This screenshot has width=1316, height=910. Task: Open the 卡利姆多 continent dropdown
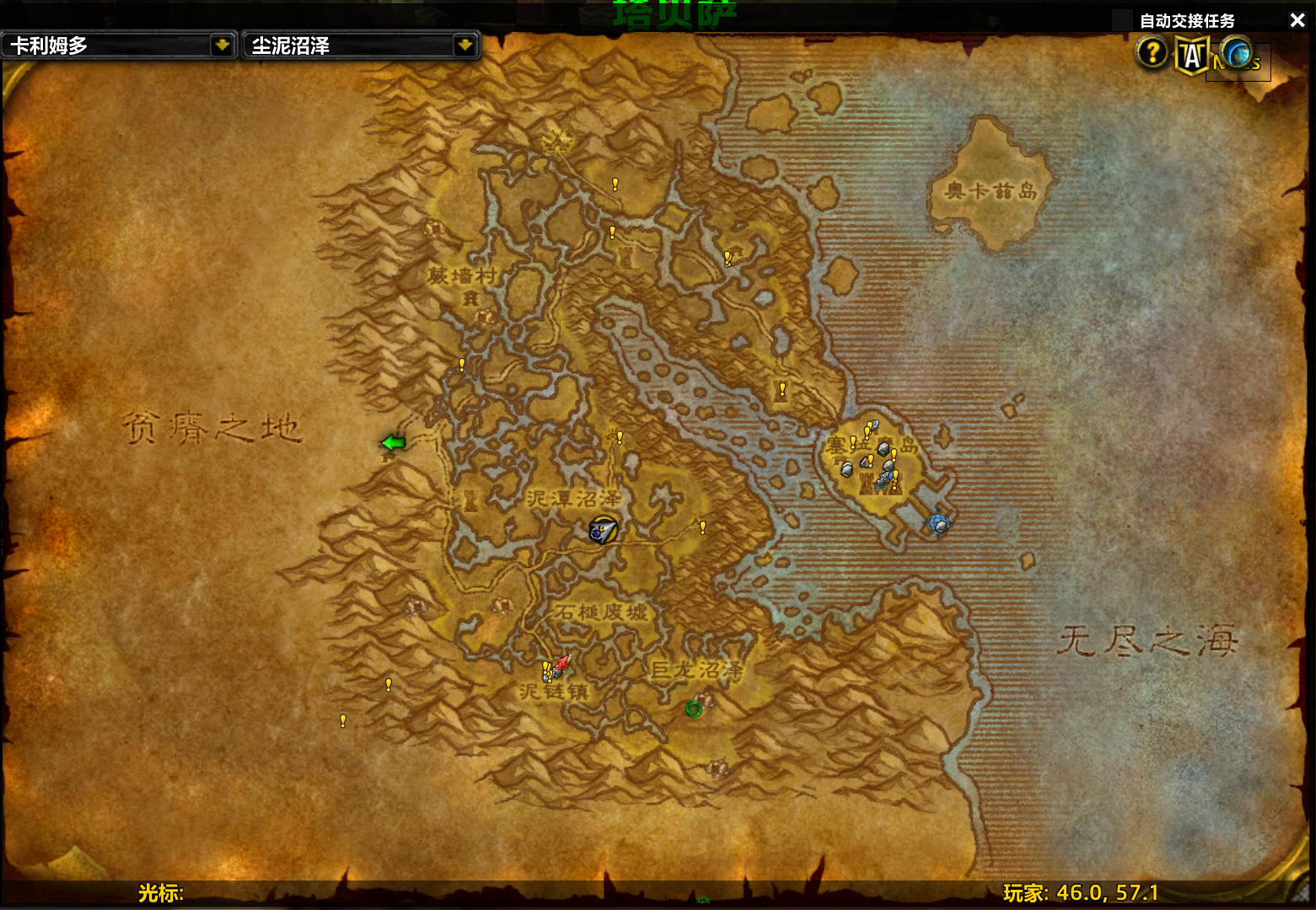pos(222,45)
